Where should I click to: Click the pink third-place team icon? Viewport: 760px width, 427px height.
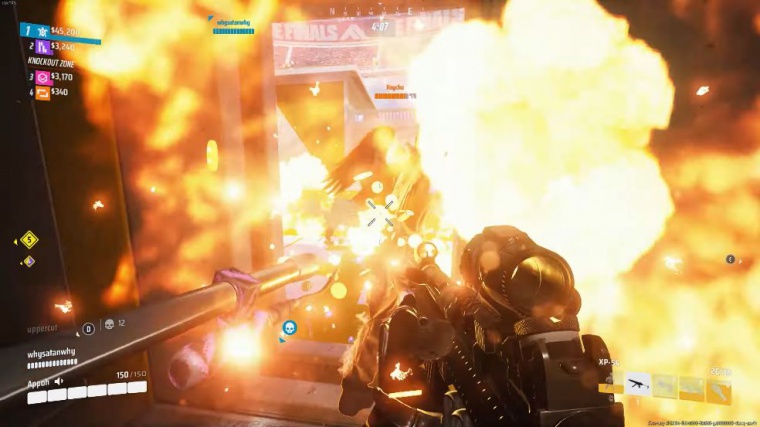pos(42,77)
